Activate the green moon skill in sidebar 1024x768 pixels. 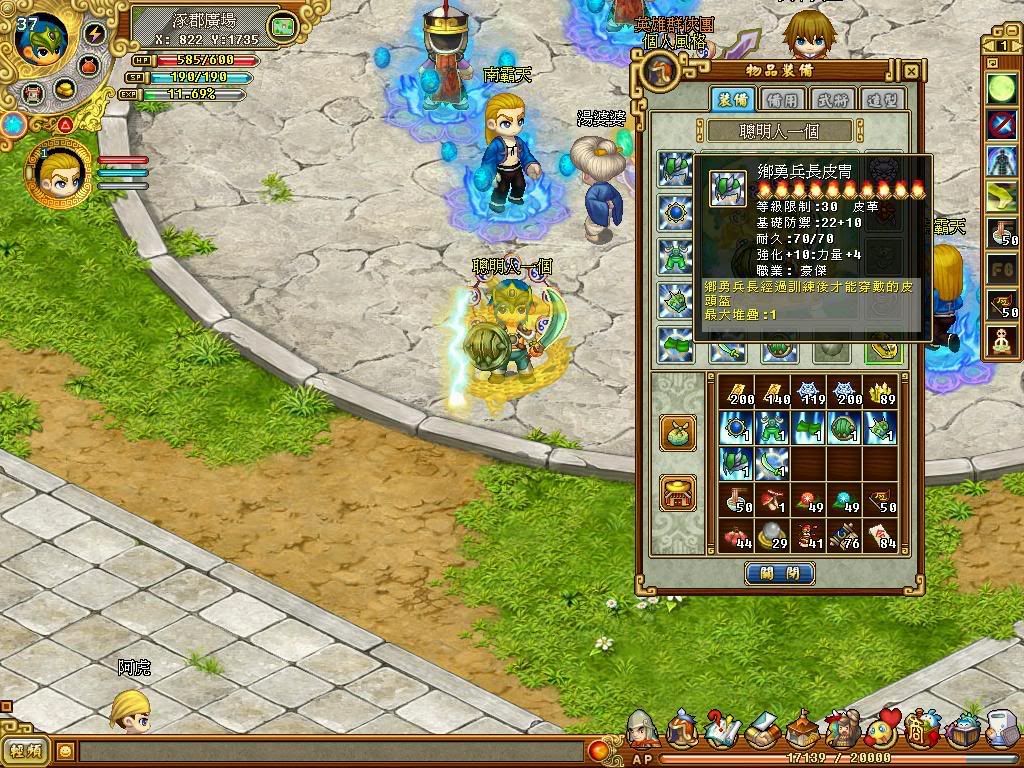tap(1001, 88)
